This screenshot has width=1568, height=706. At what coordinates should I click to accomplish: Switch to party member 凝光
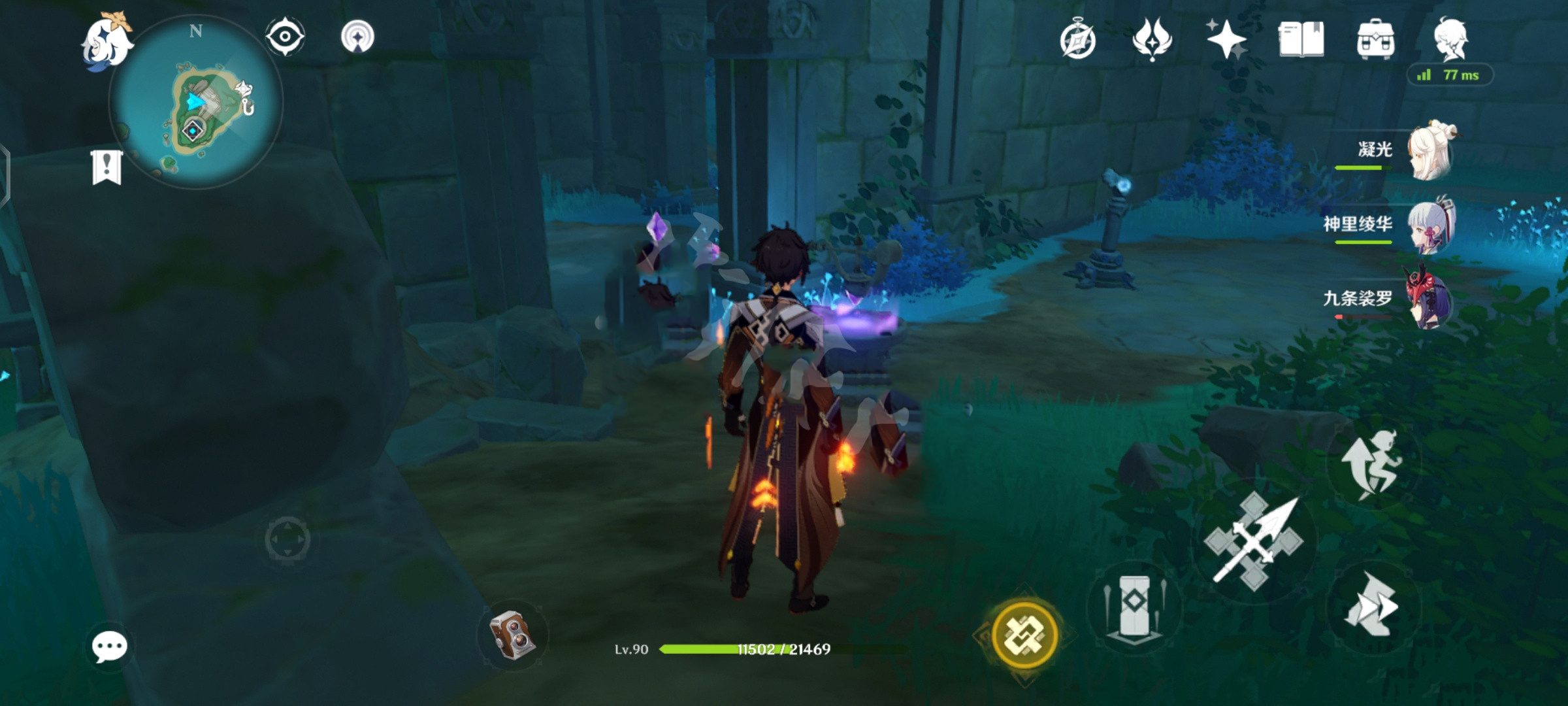pos(1431,152)
